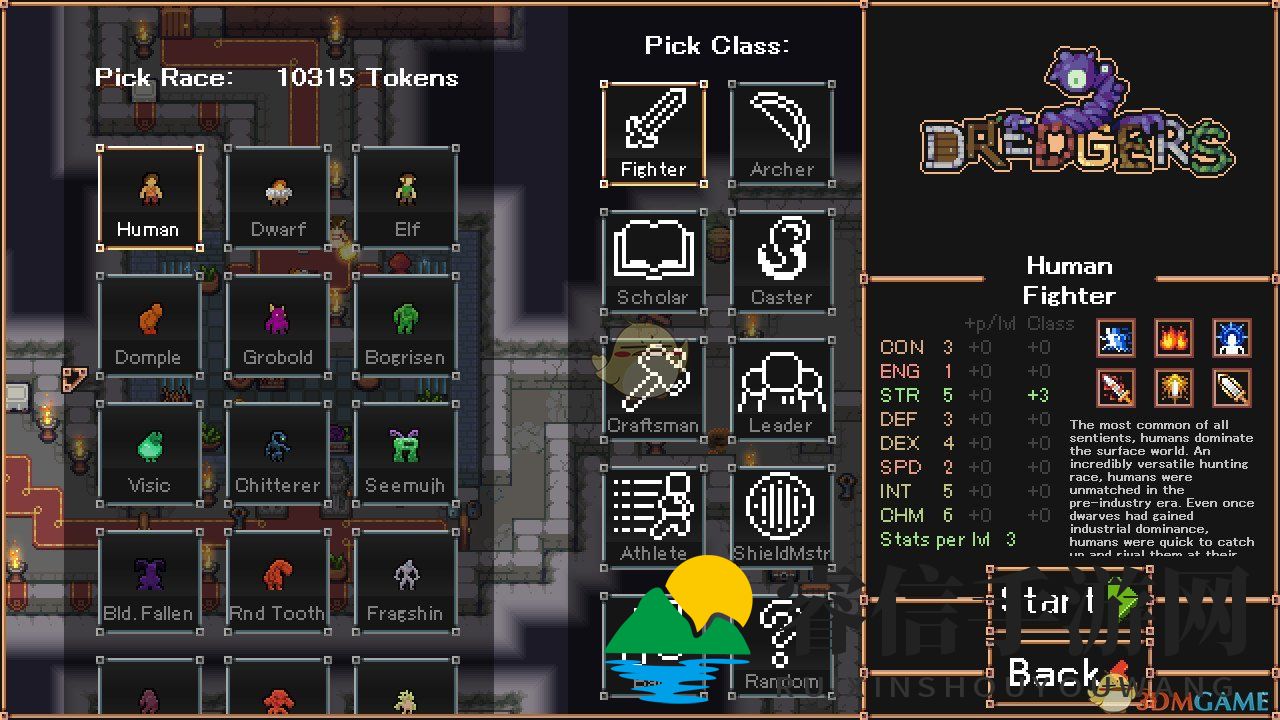
Task: Choose the Grobold race tile
Action: coord(277,325)
